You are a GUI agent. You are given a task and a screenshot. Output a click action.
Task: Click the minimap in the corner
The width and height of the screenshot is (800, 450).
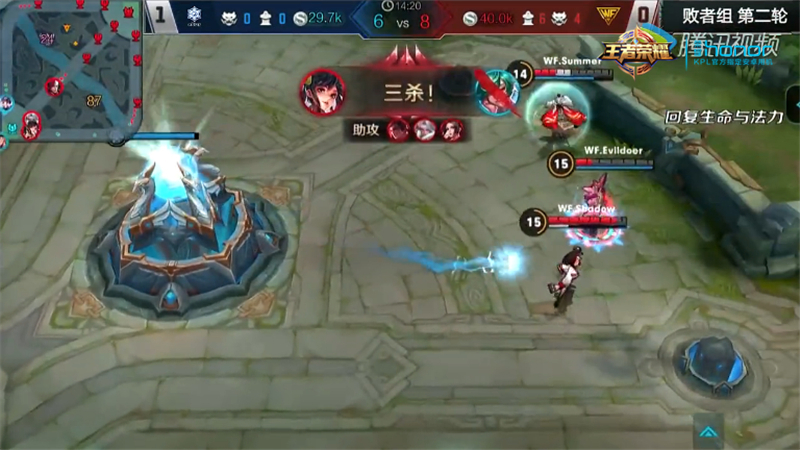[70, 68]
